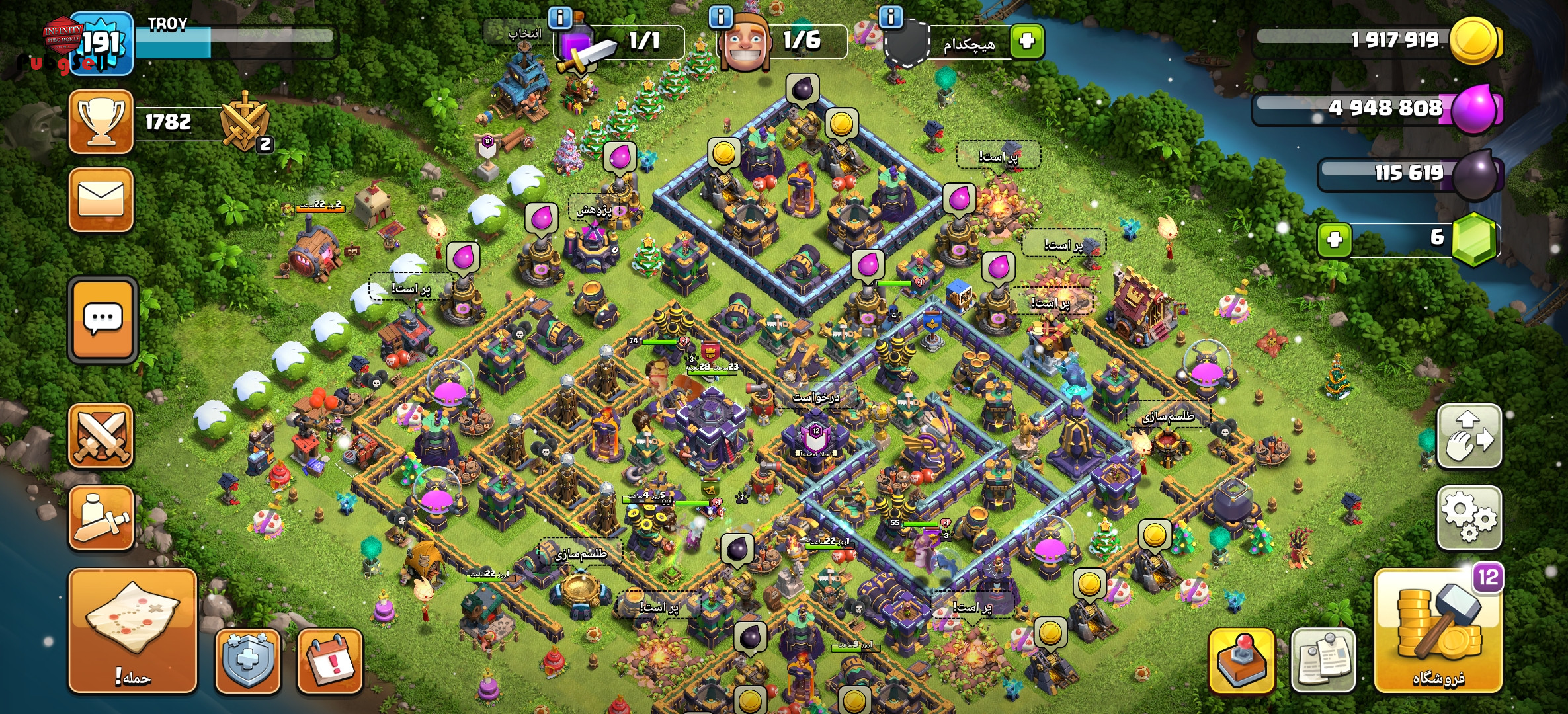This screenshot has height=714, width=1568.
Task: Add a shield with the green plus
Action: coord(1026,42)
